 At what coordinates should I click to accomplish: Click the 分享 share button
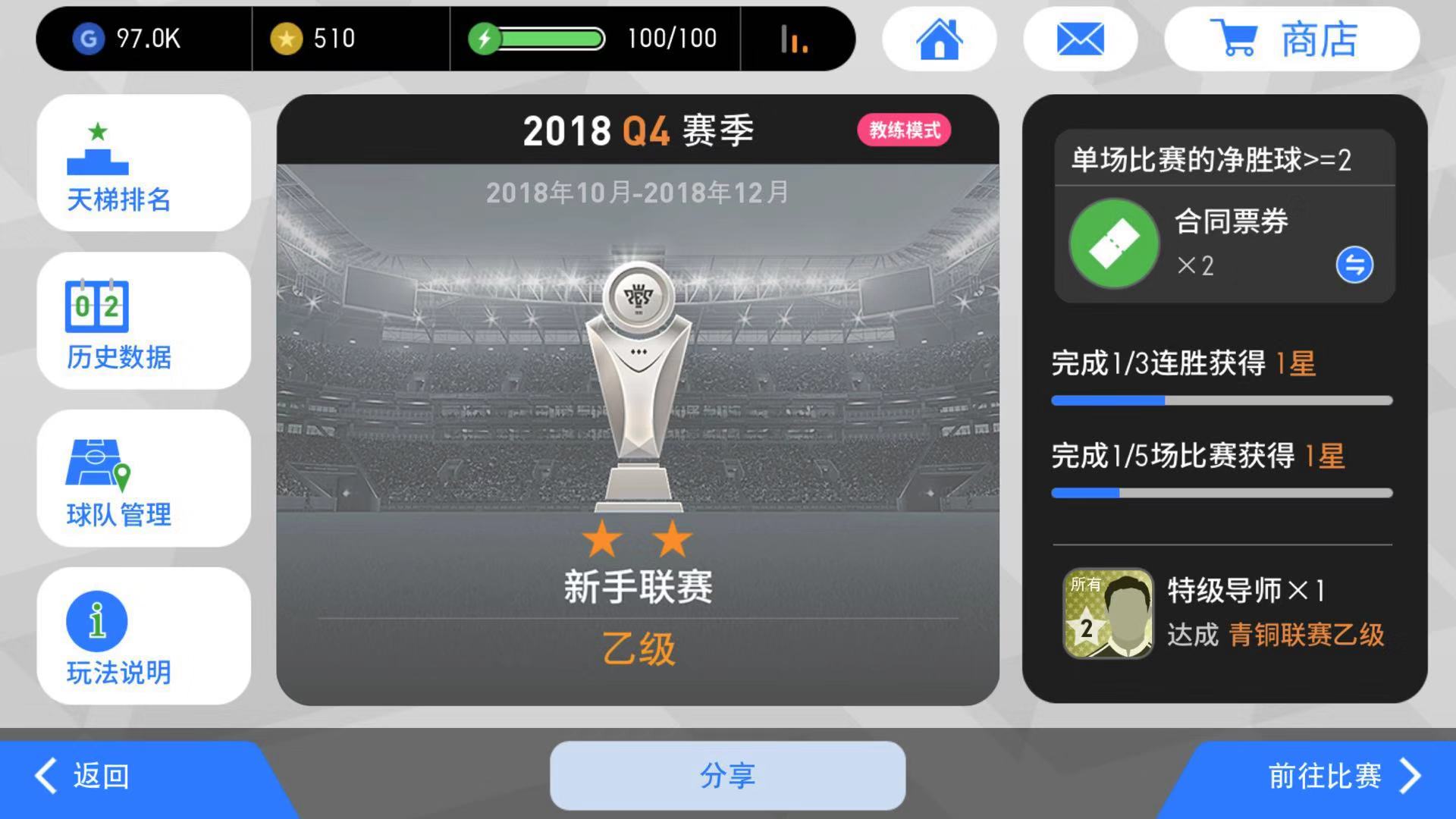point(727,776)
